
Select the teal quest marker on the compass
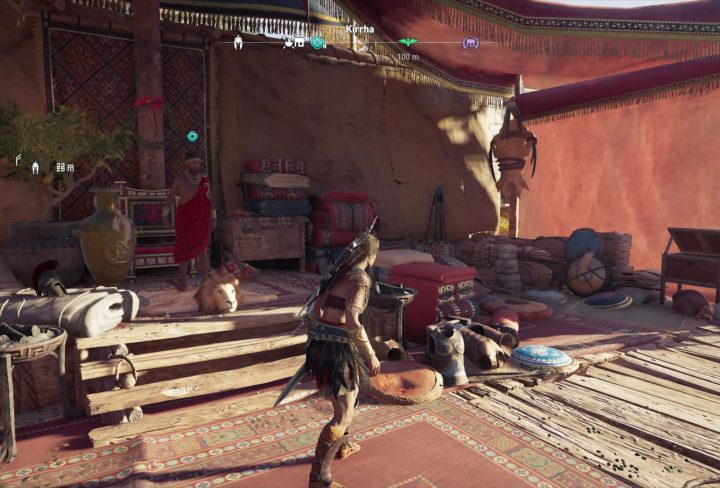[x=318, y=43]
